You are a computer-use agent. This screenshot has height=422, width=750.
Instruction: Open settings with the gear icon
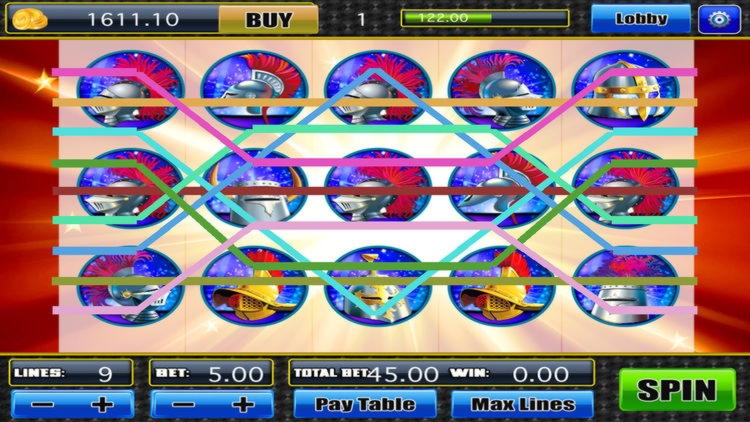pos(715,18)
